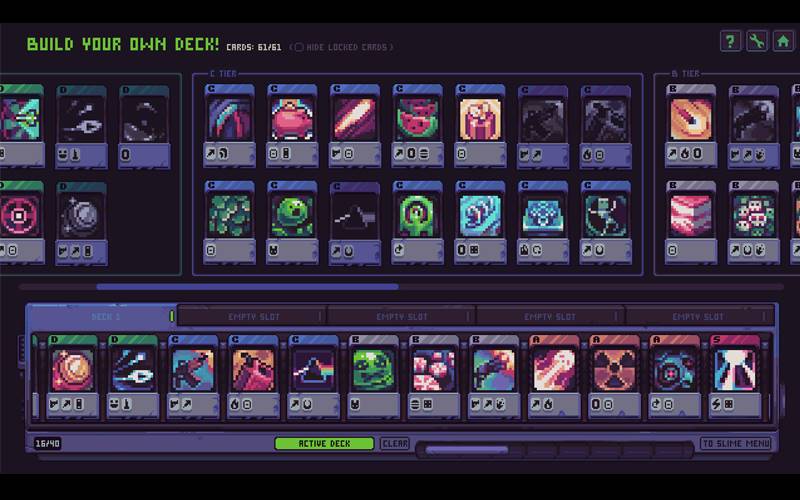This screenshot has height=500, width=800.
Task: Click the Active Deck button
Action: 324,443
